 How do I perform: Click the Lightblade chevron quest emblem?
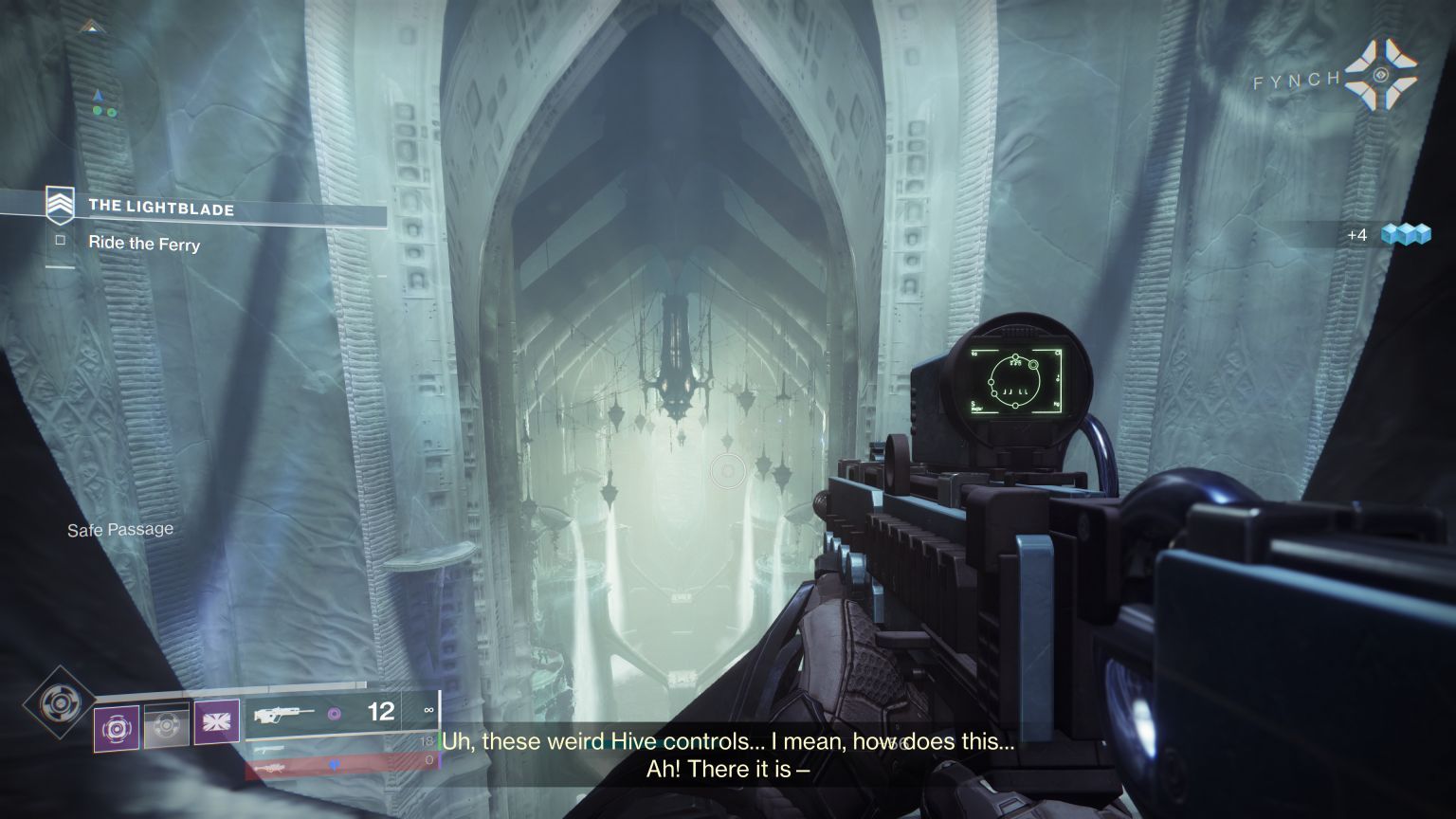point(61,204)
